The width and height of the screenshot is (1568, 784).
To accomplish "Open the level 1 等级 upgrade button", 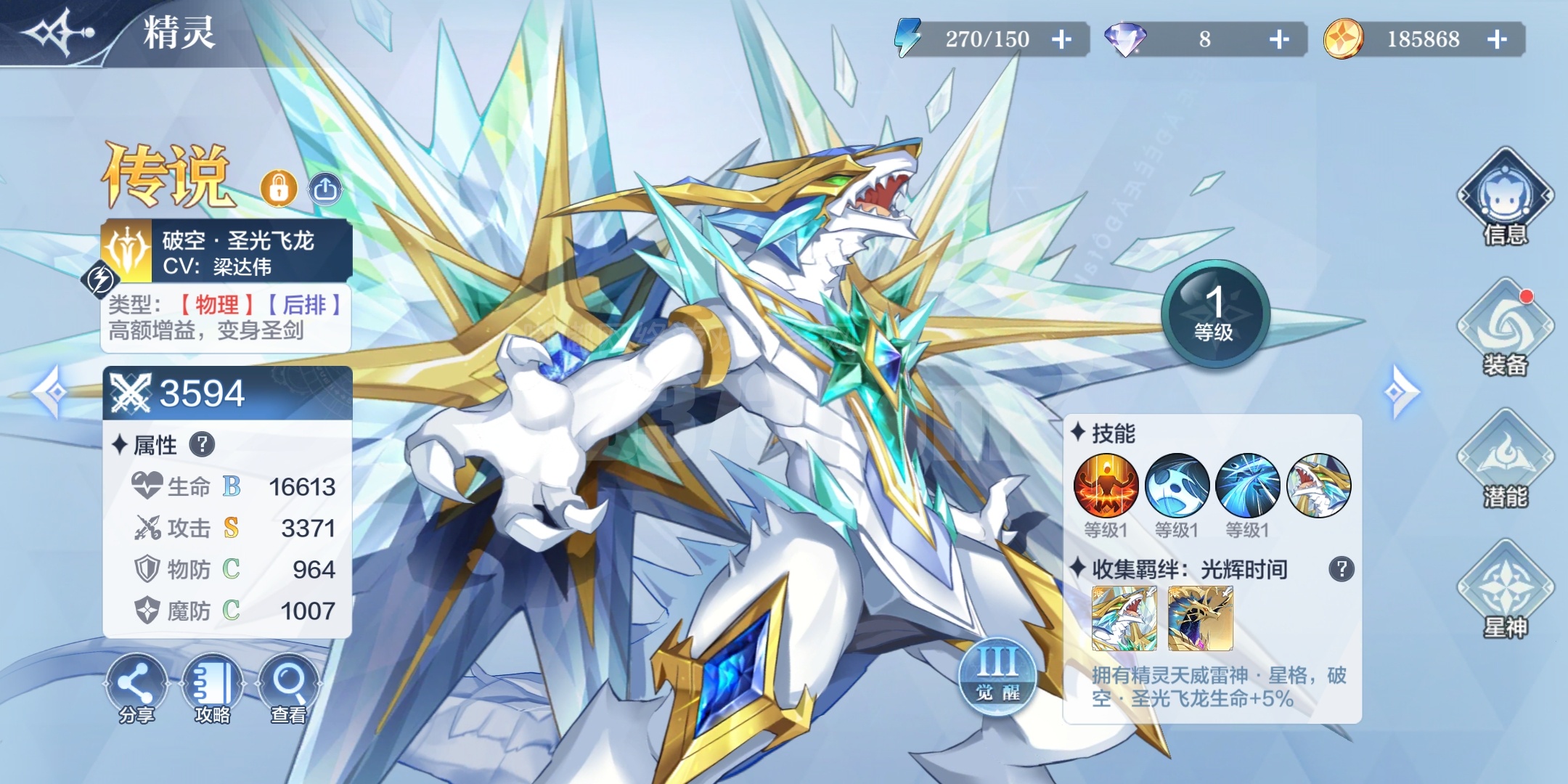I will (x=1214, y=314).
